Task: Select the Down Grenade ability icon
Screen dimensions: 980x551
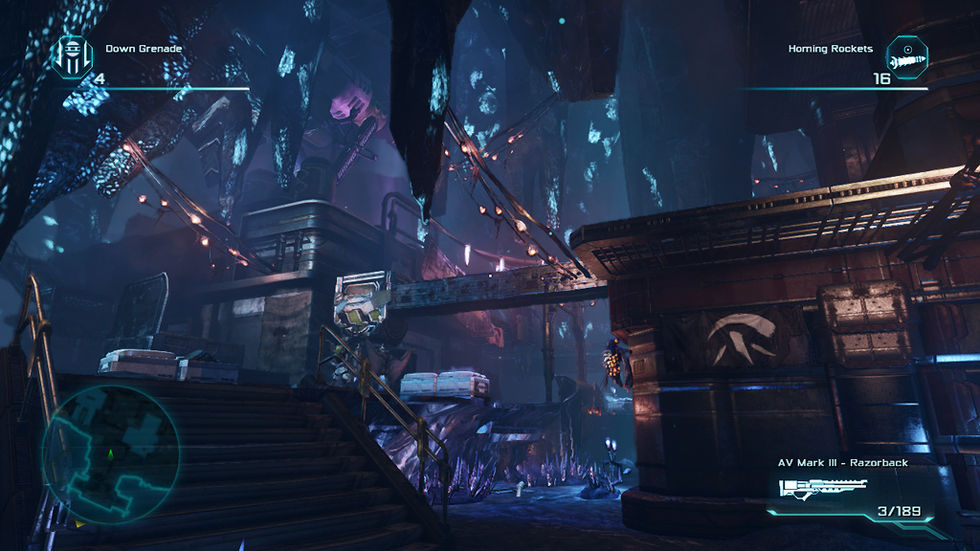Action: pos(72,57)
